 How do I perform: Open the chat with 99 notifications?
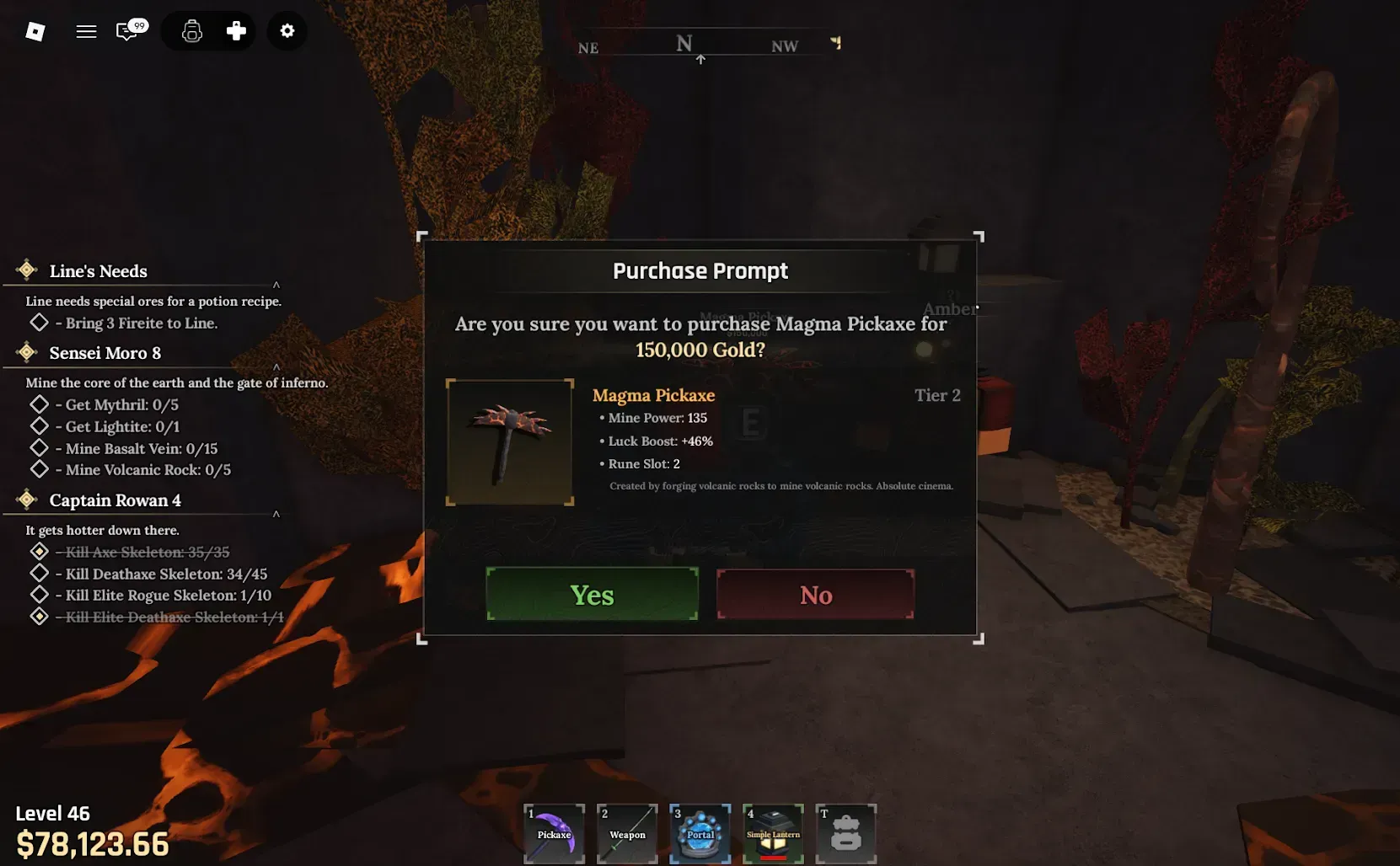129,31
